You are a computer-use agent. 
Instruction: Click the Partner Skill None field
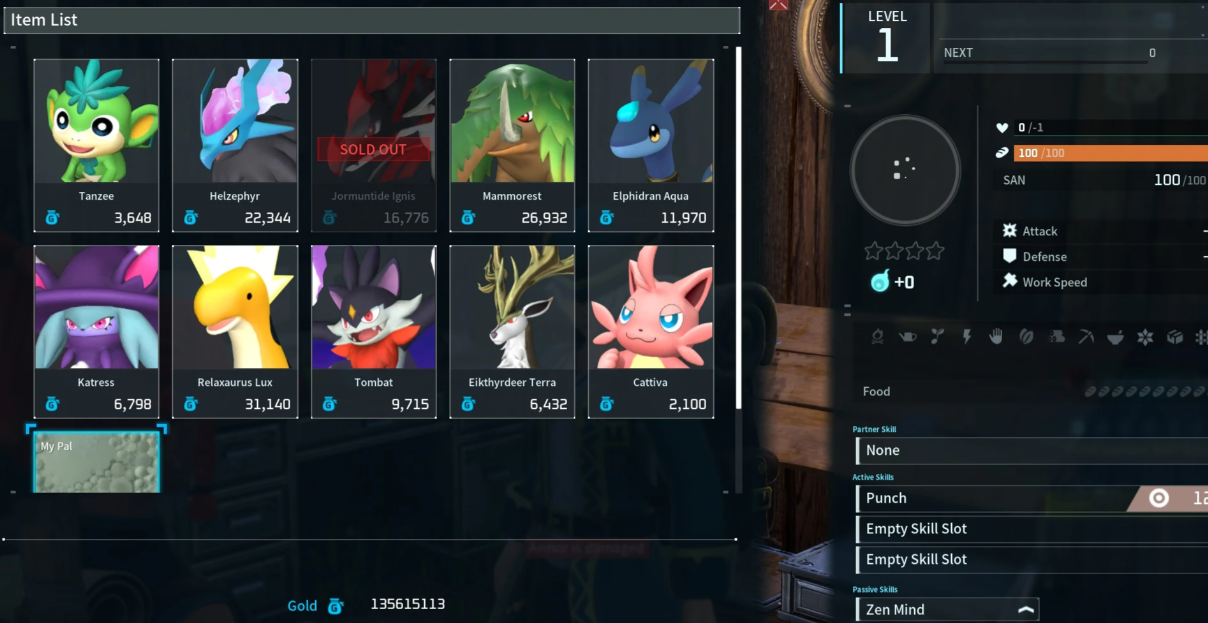(x=1030, y=451)
